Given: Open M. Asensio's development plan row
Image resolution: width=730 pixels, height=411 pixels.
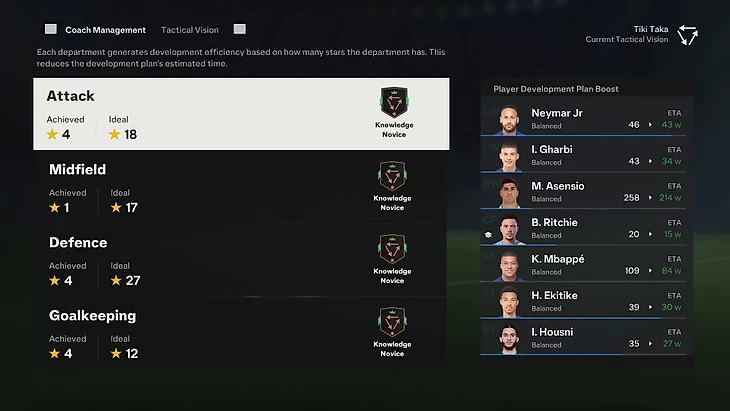Looking at the screenshot, I should (585, 191).
